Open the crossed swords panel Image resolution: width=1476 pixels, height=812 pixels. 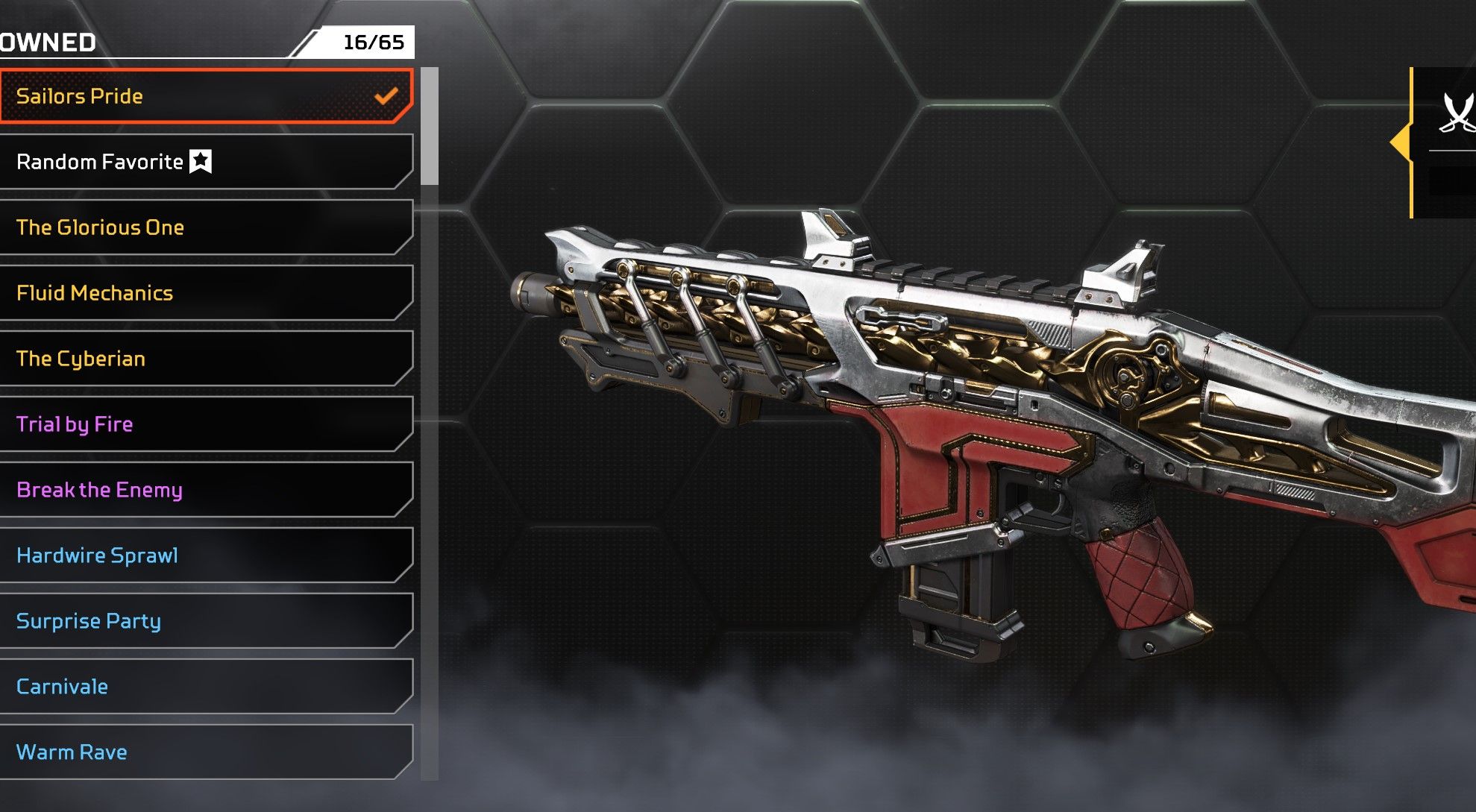pos(1454,113)
